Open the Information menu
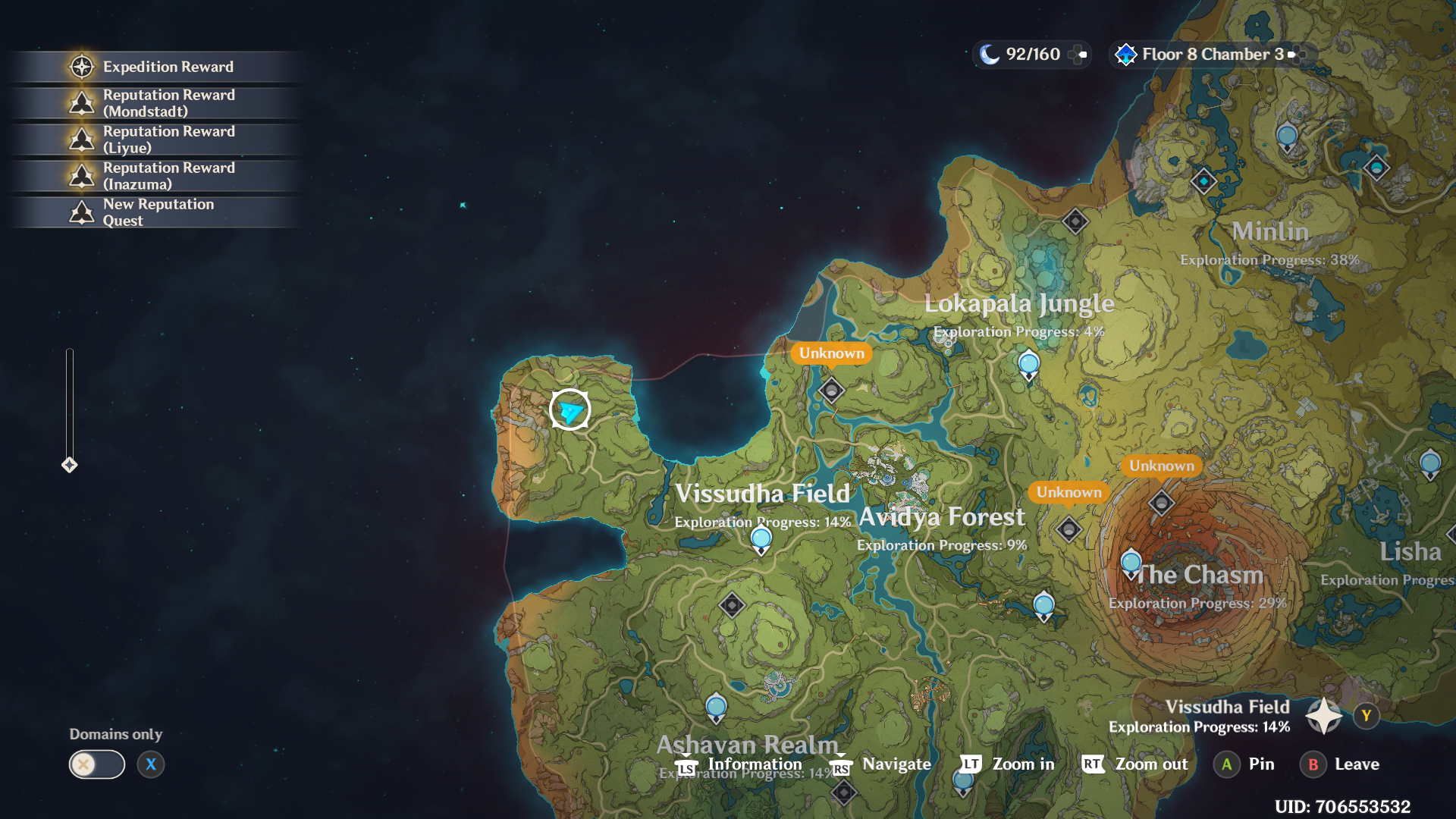 (755, 764)
